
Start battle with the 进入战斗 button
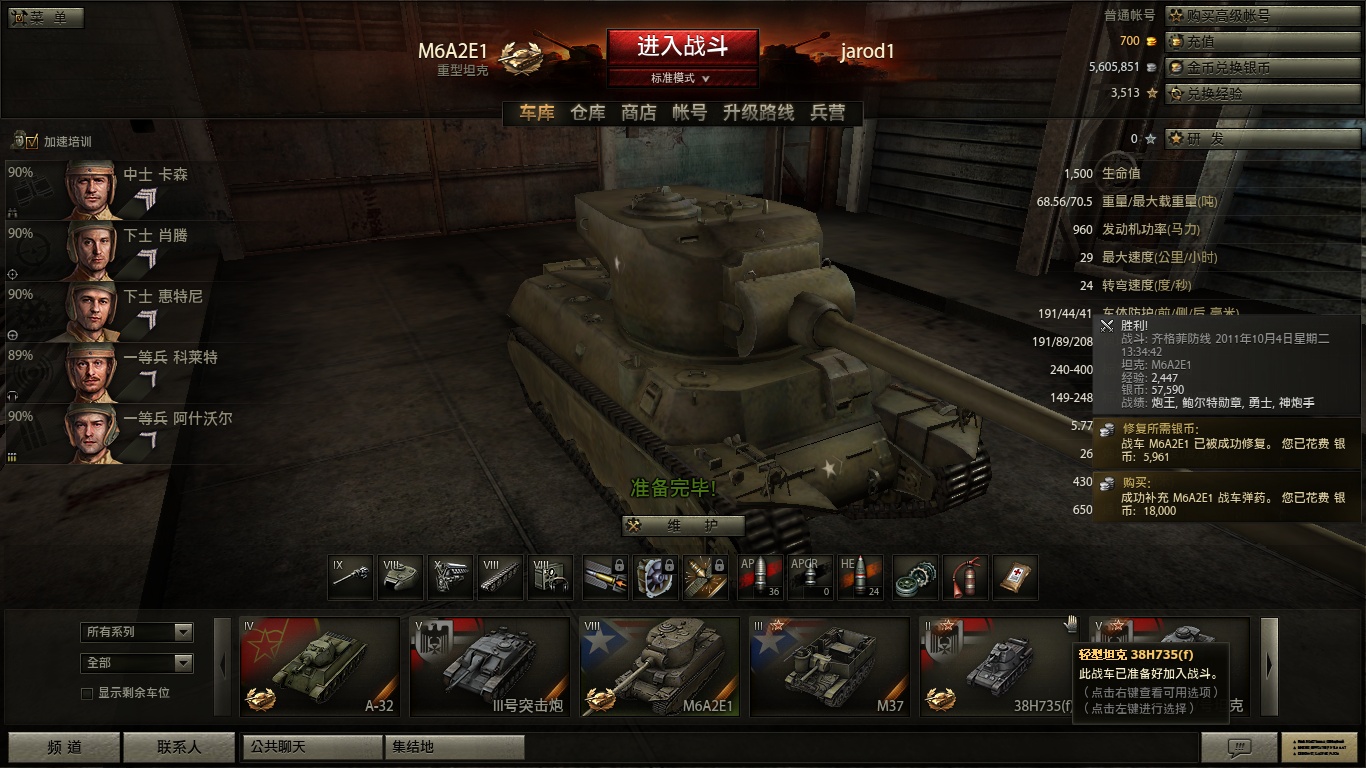click(x=682, y=46)
